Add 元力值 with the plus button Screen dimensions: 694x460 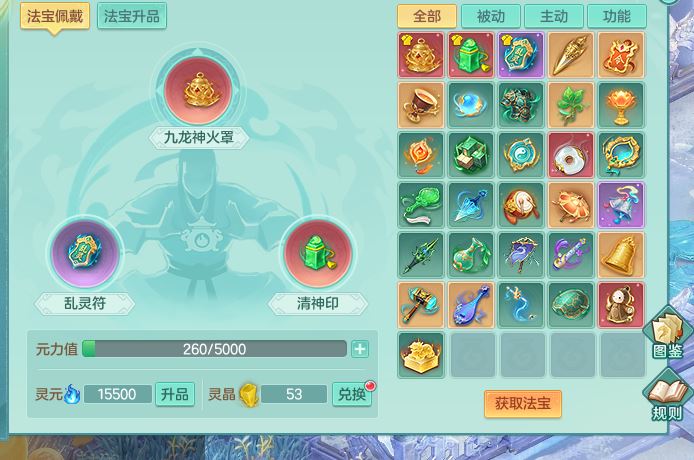pos(360,349)
